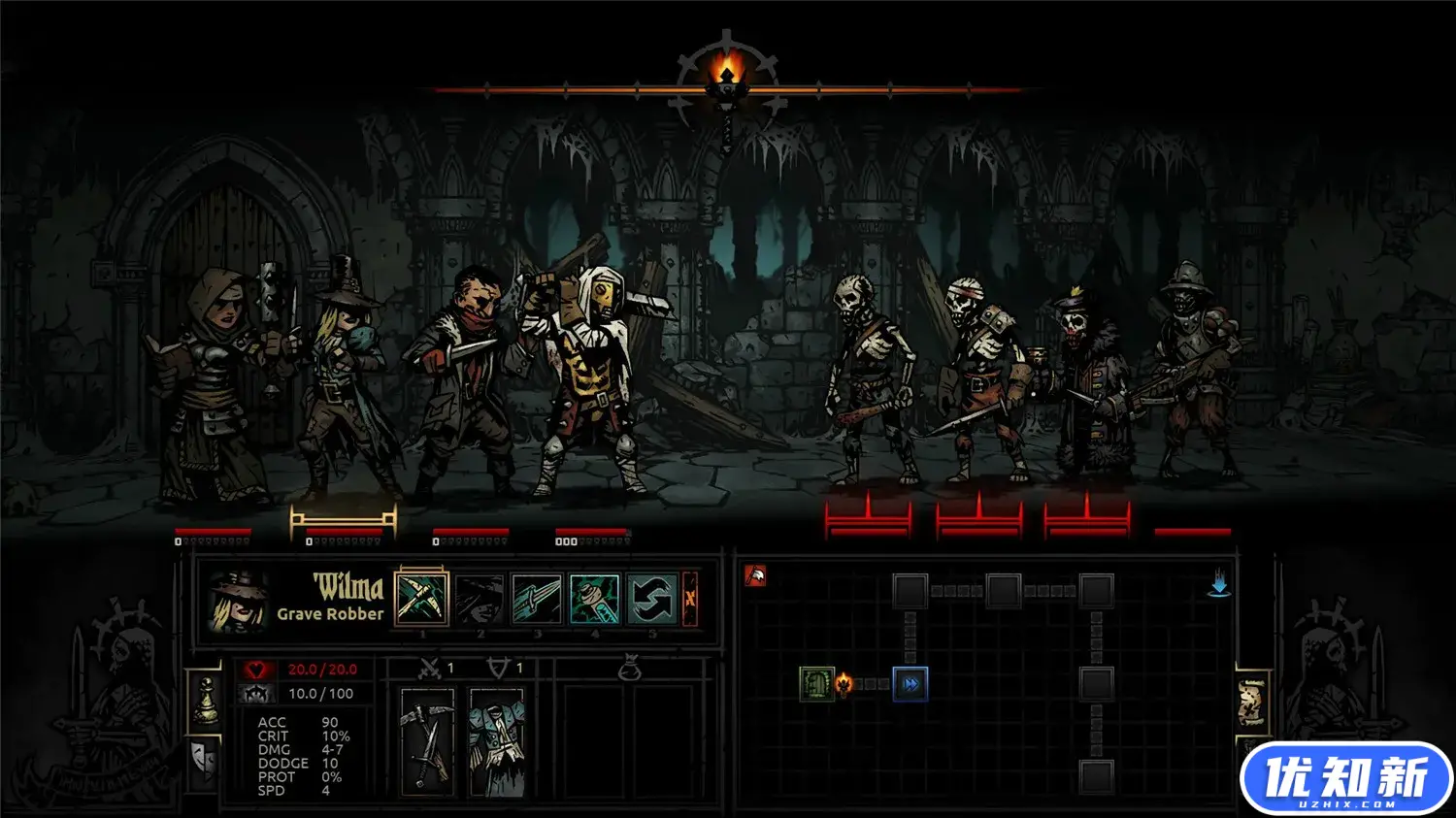Activate the Poison Dart skill
This screenshot has width=1456, height=818.
(x=594, y=599)
